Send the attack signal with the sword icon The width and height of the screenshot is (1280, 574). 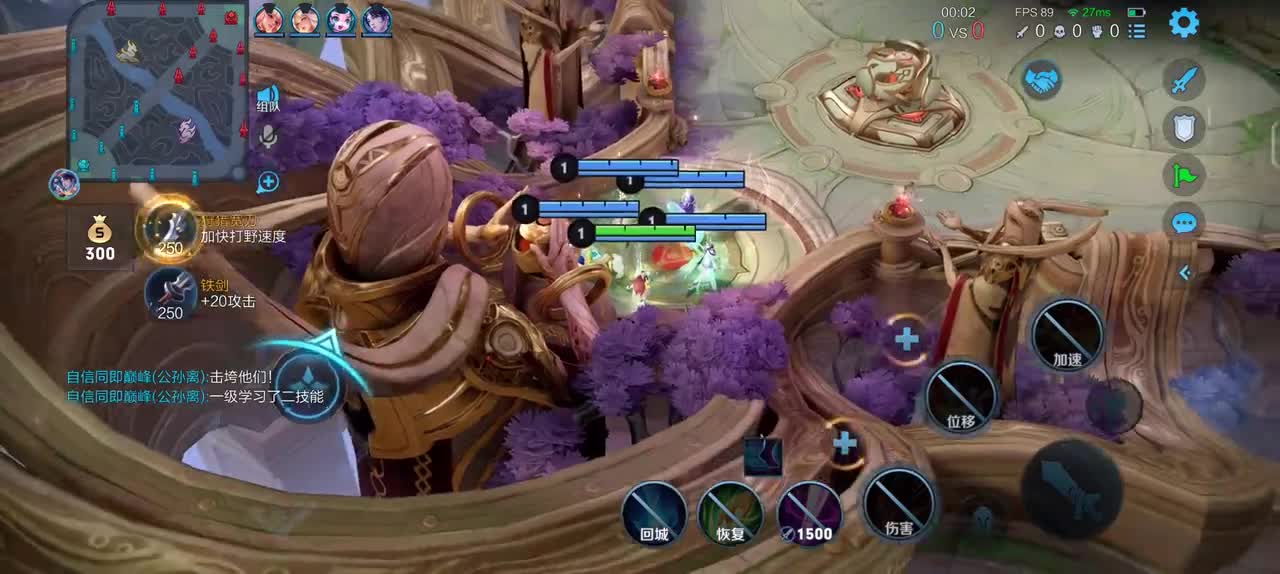pyautogui.click(x=1184, y=79)
